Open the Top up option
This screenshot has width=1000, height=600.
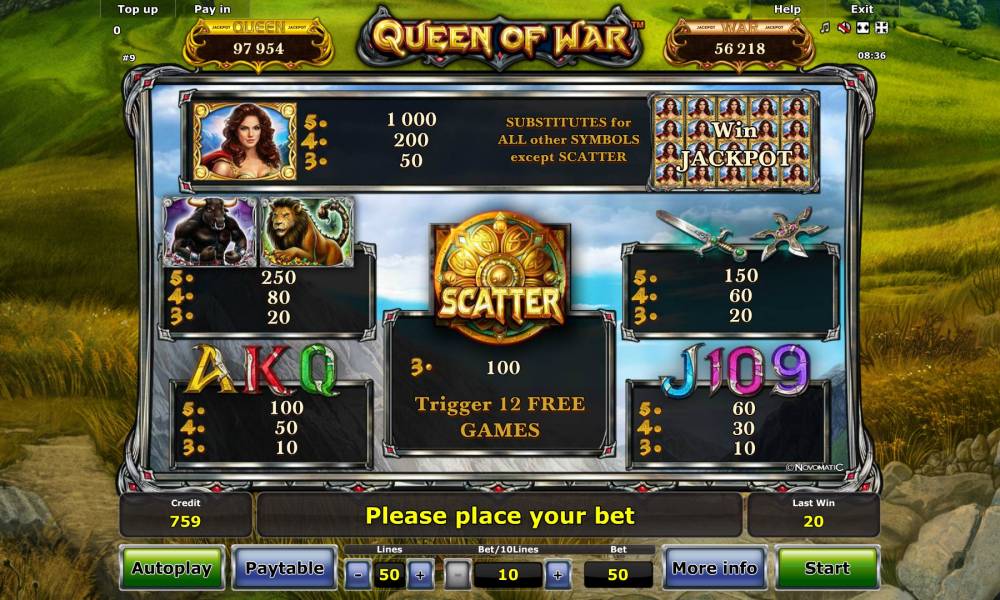coord(137,9)
